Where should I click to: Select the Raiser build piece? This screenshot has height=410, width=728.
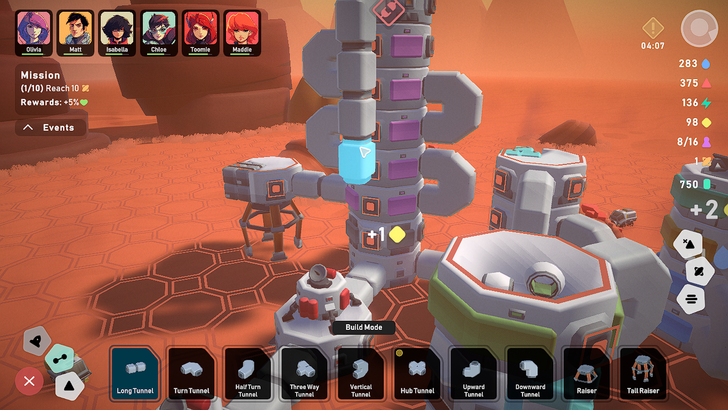[587, 372]
